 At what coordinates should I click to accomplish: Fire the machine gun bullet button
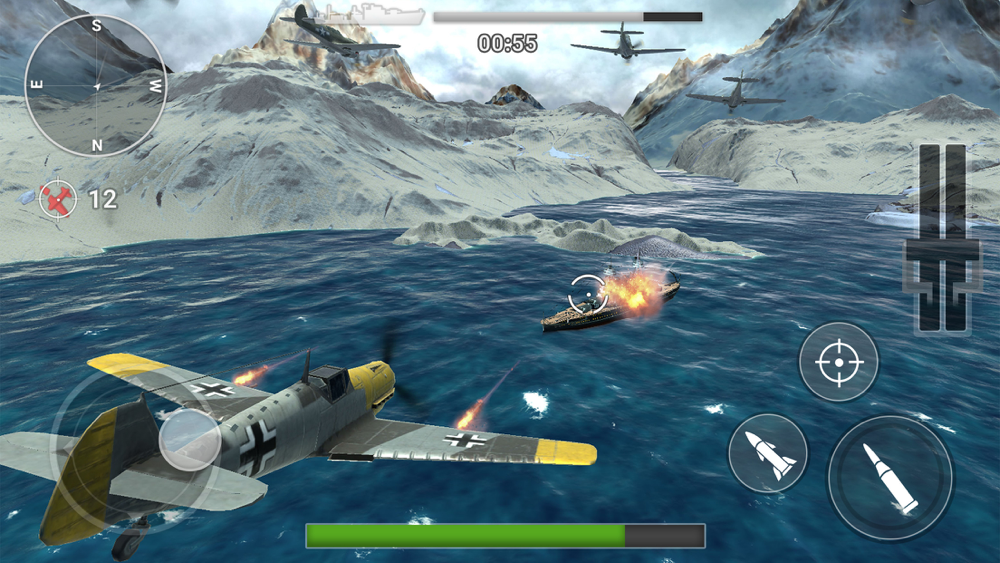pos(890,478)
